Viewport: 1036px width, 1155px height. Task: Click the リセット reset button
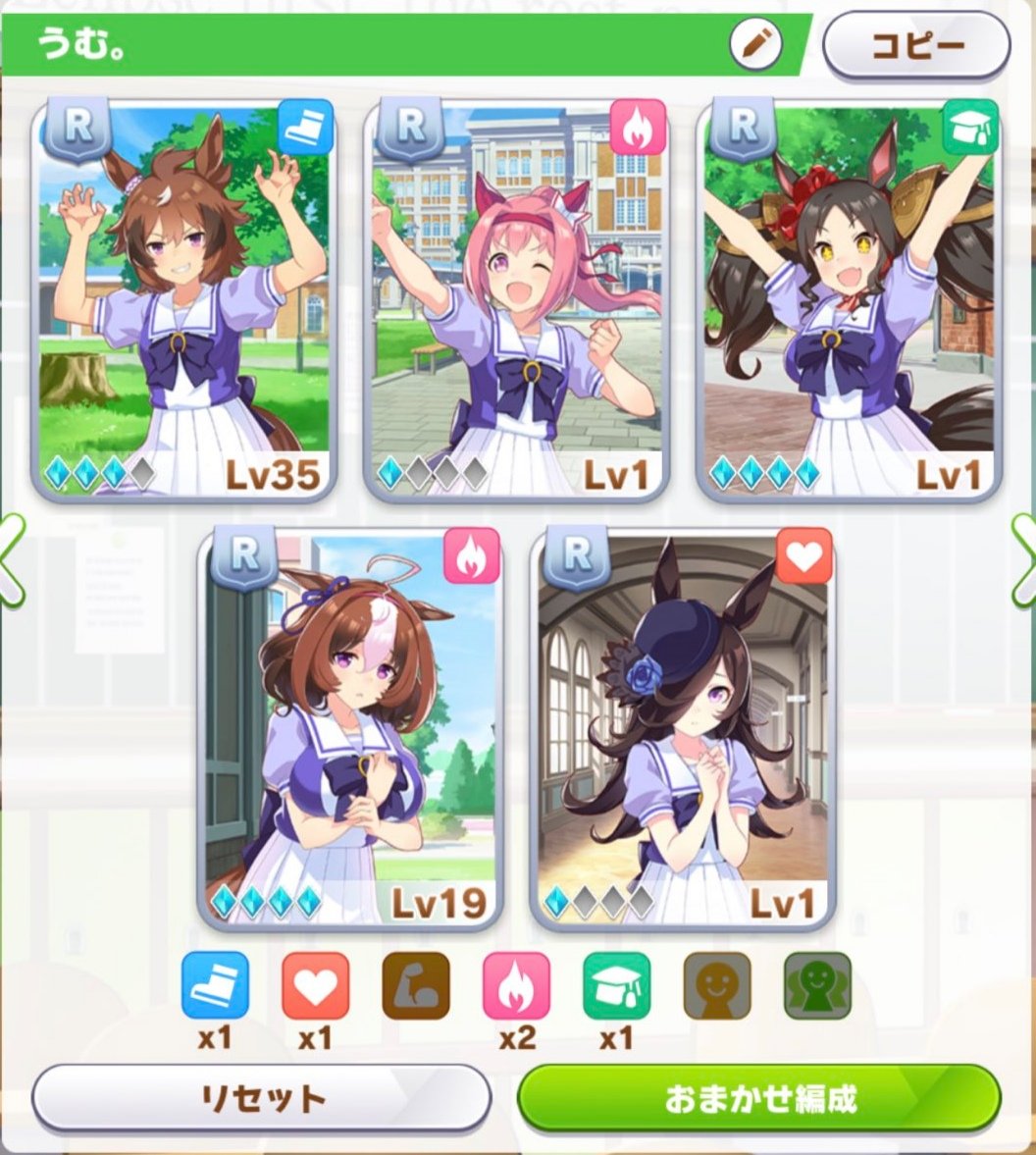[261, 1098]
